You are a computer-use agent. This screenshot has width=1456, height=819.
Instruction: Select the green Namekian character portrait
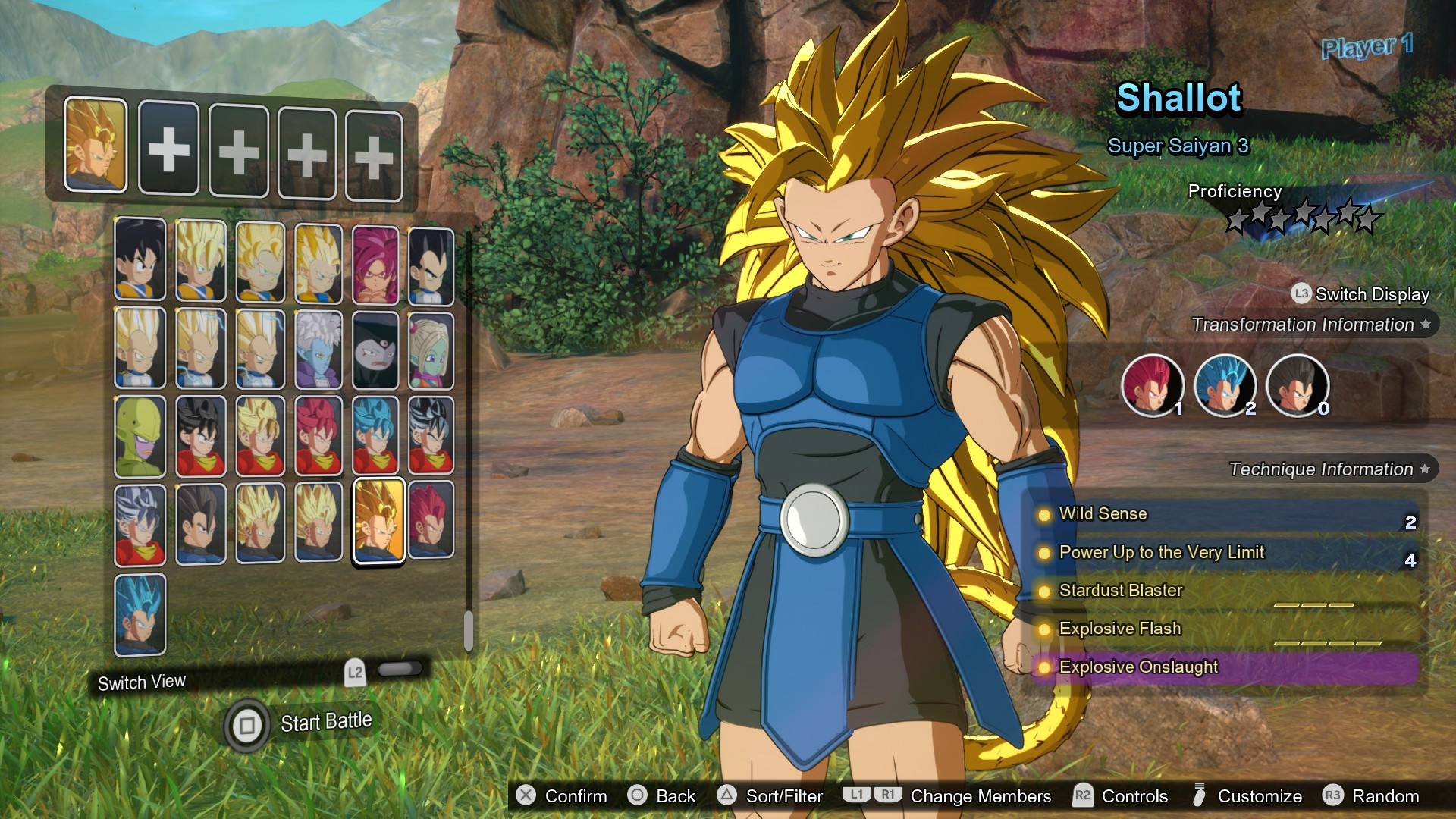tap(140, 436)
